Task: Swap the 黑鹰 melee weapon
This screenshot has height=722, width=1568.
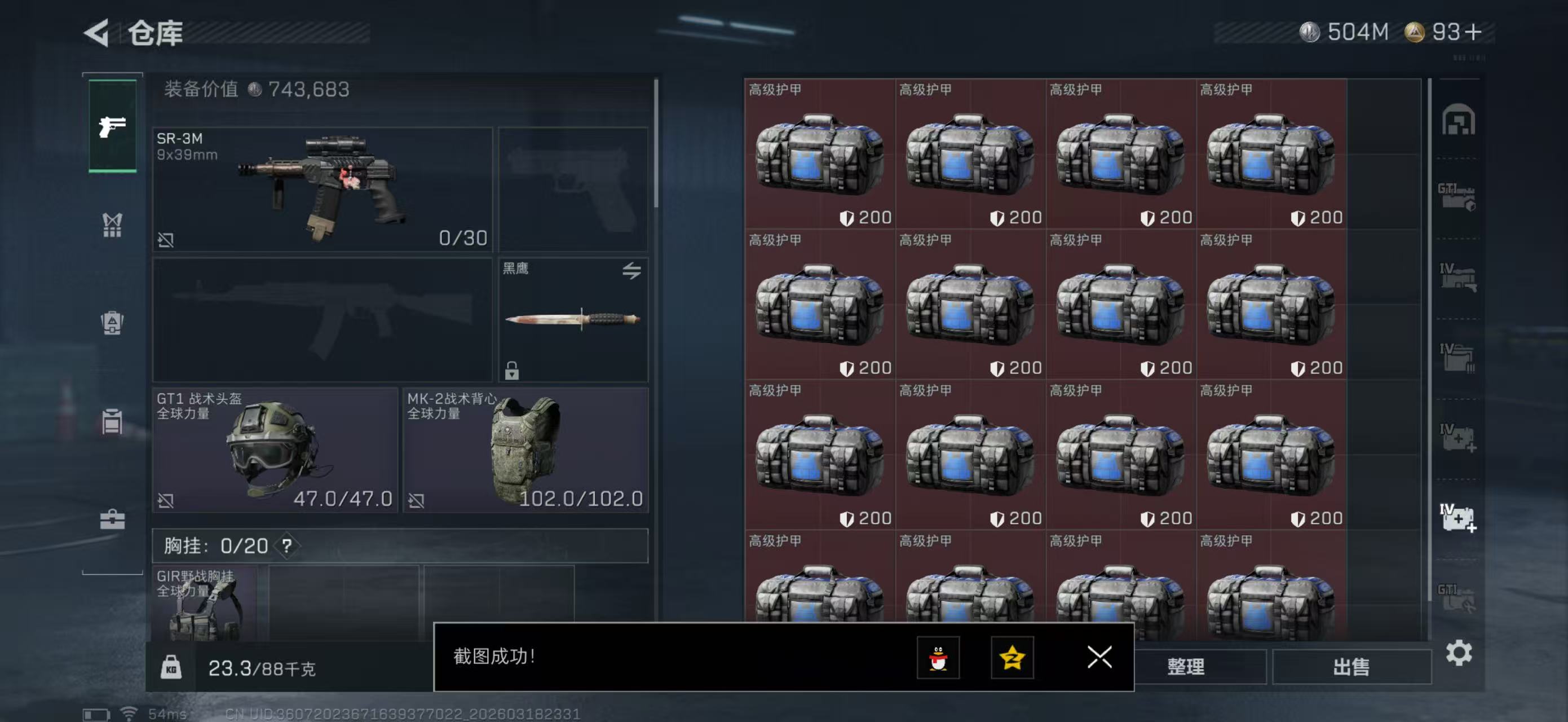Action: coord(631,270)
